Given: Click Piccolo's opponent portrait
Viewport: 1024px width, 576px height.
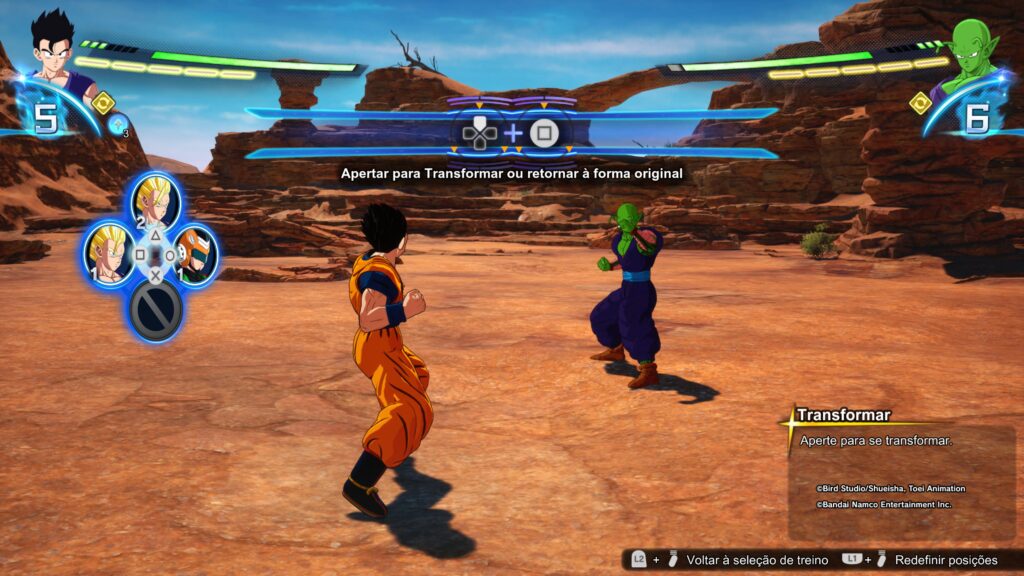Looking at the screenshot, I should (968, 50).
